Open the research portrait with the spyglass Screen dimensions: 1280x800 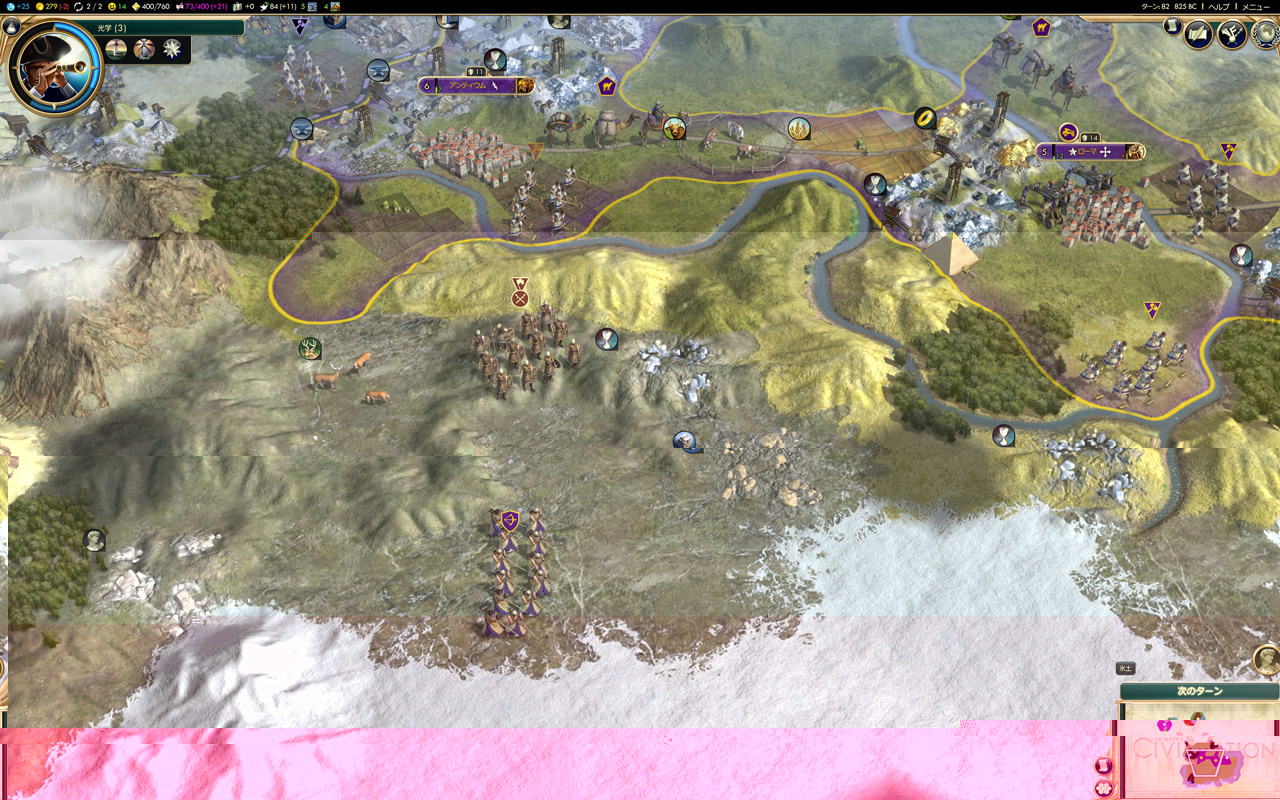(x=55, y=68)
